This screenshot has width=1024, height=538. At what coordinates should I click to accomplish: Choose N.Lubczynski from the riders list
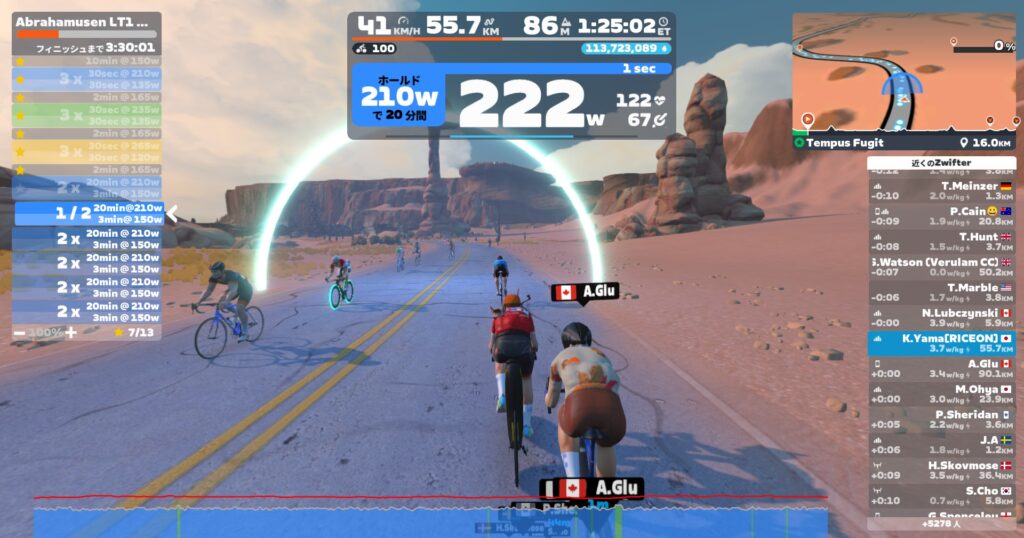tap(941, 318)
